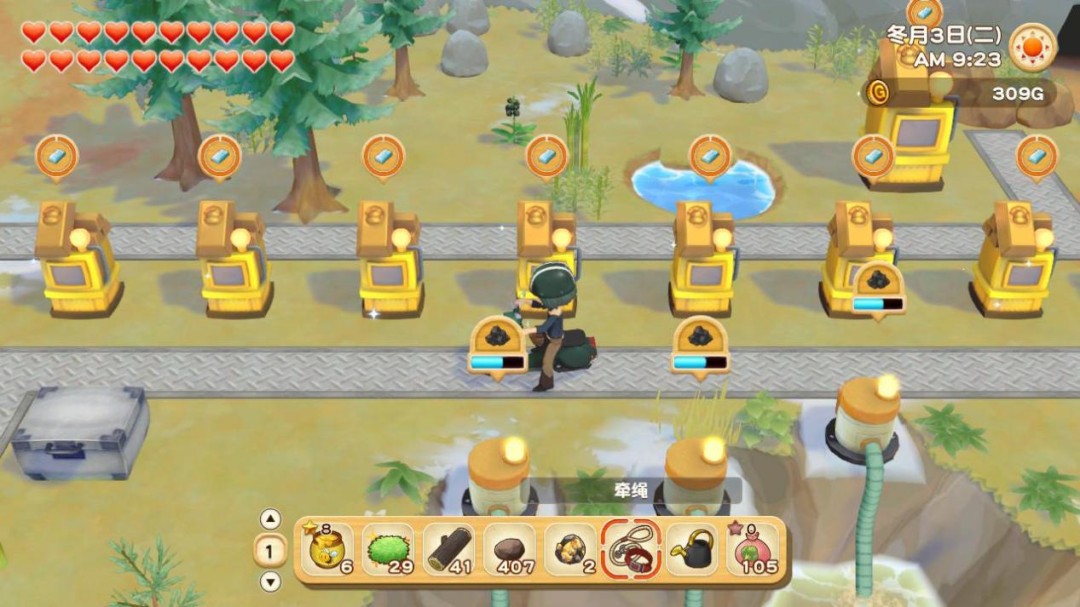Pick the stone slot showing 407
Screen dimensions: 1080x607
point(510,549)
